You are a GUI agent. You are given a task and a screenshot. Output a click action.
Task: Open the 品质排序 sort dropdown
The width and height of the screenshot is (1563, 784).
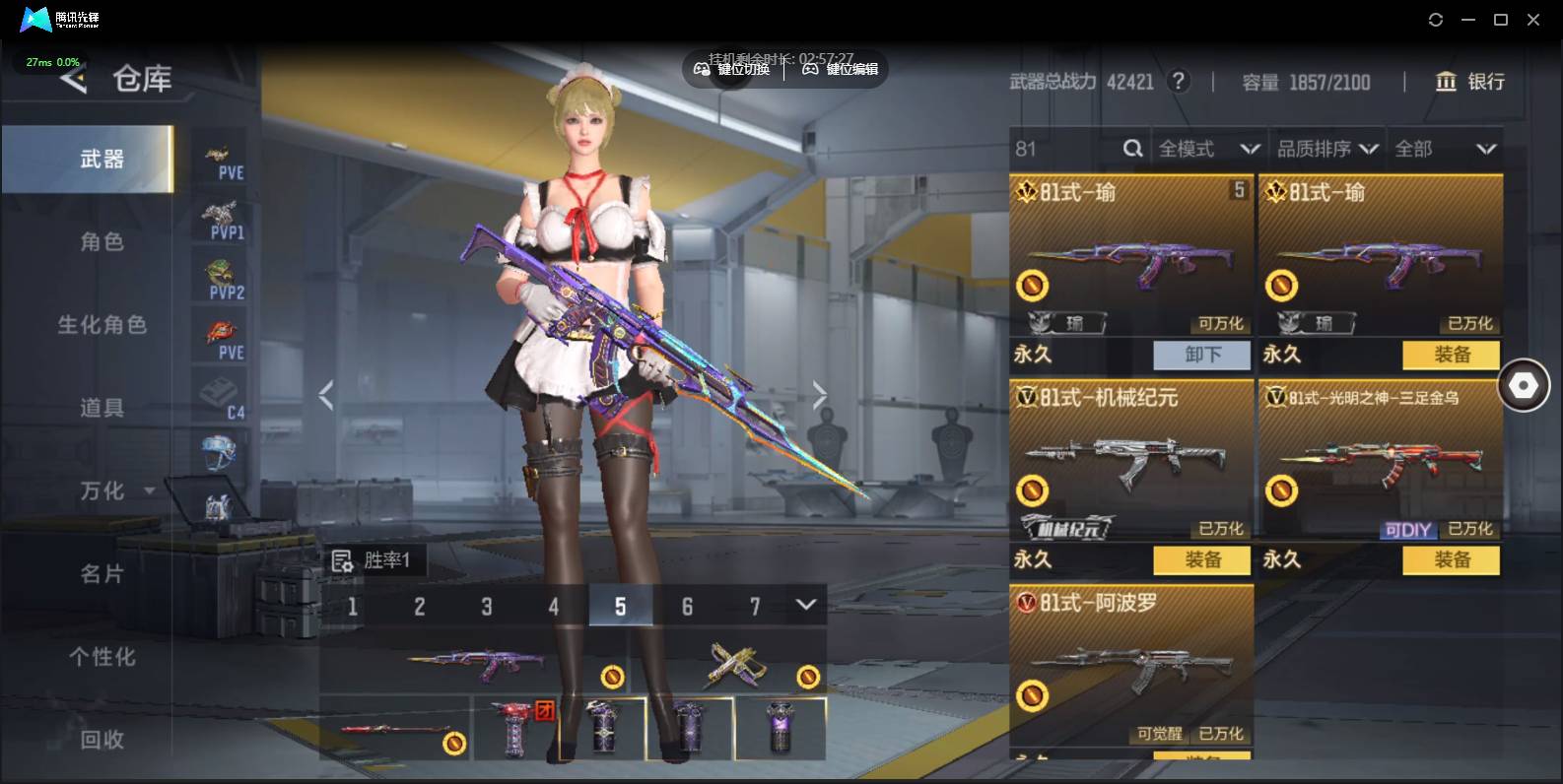tap(1326, 149)
